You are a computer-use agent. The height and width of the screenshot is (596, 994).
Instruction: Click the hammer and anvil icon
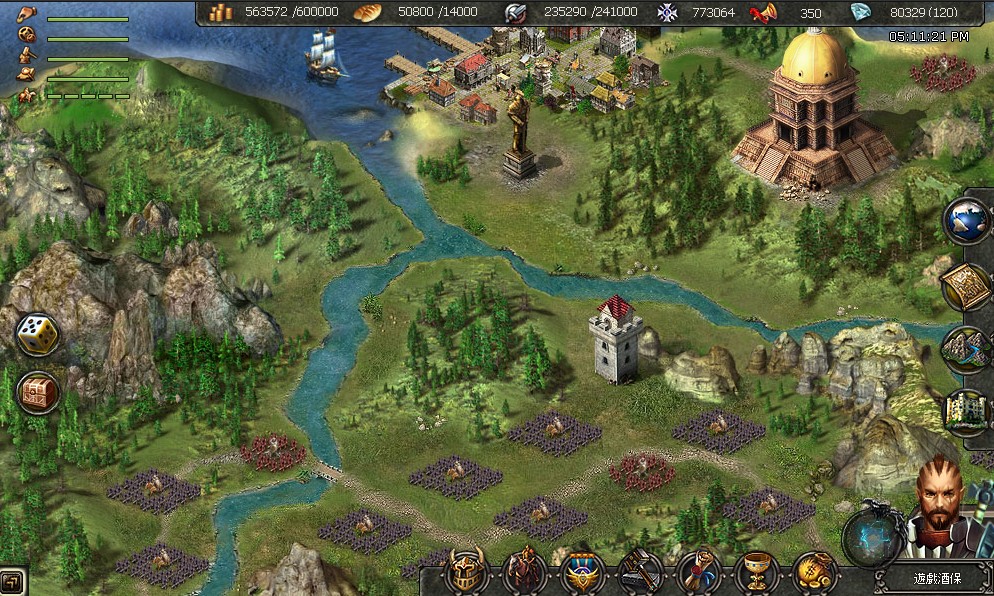[640, 572]
